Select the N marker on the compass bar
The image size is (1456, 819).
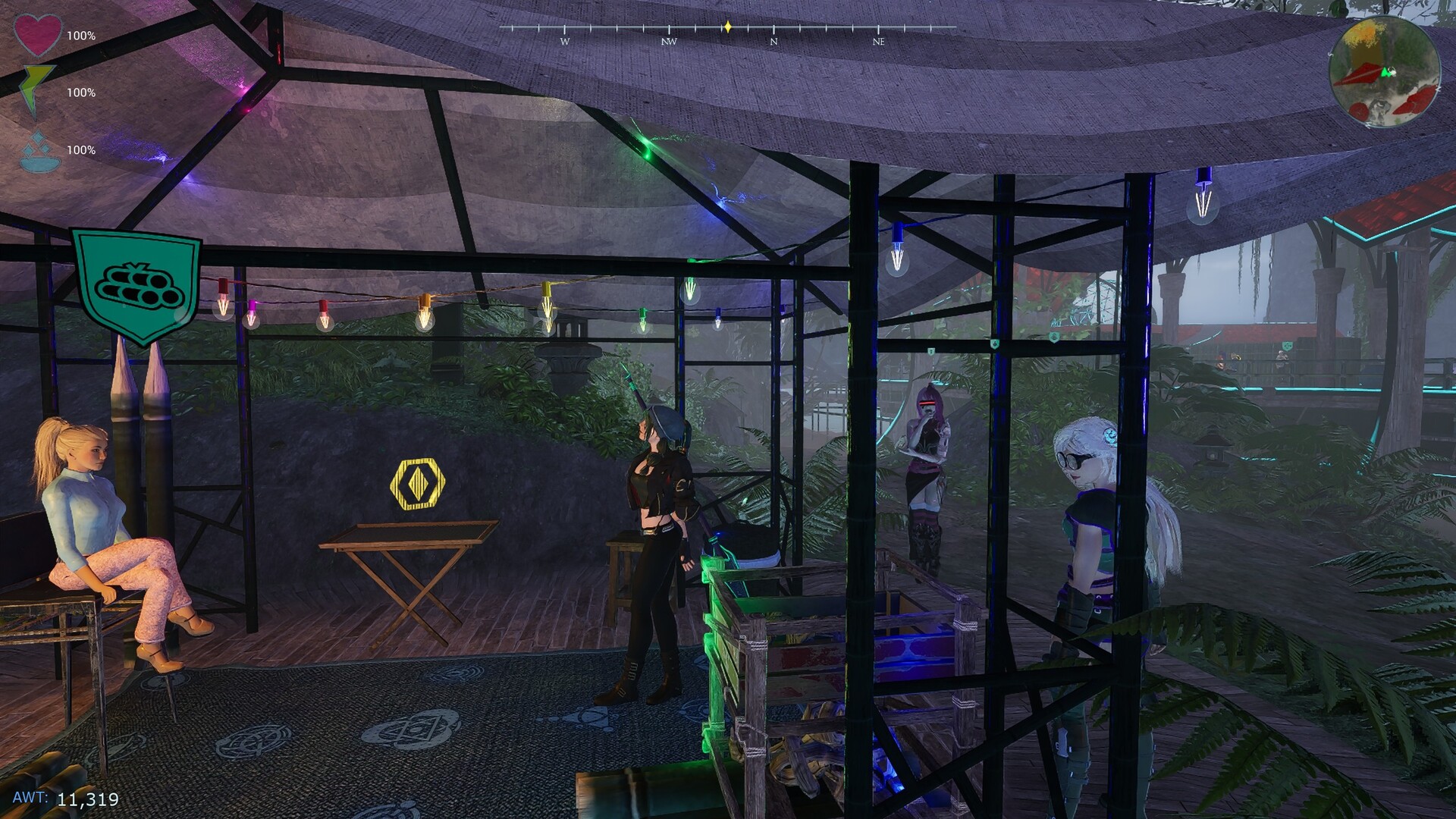click(x=773, y=43)
